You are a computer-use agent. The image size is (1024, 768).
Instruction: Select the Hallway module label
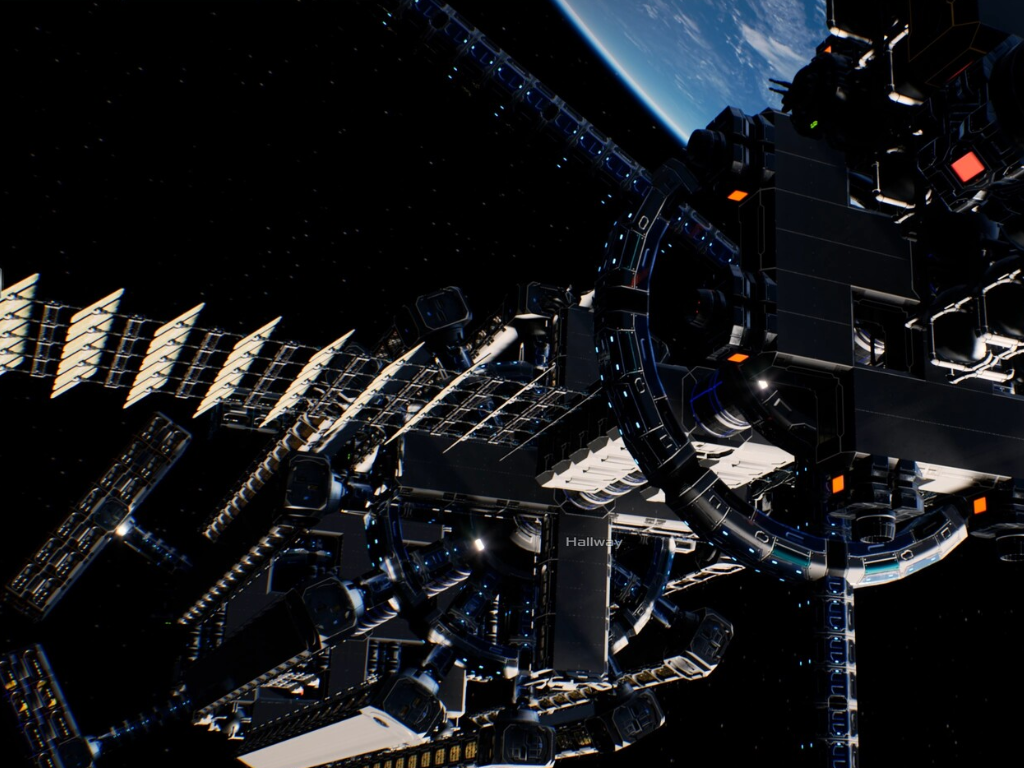click(x=593, y=542)
